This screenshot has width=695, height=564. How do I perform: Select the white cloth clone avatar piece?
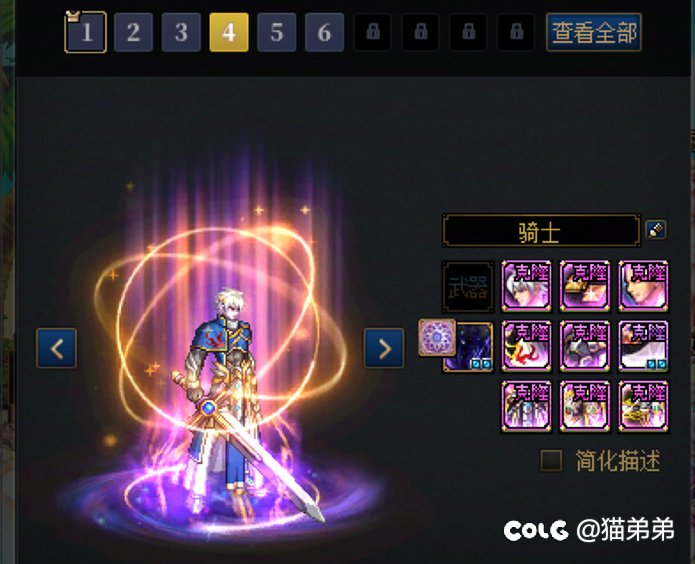click(x=643, y=346)
